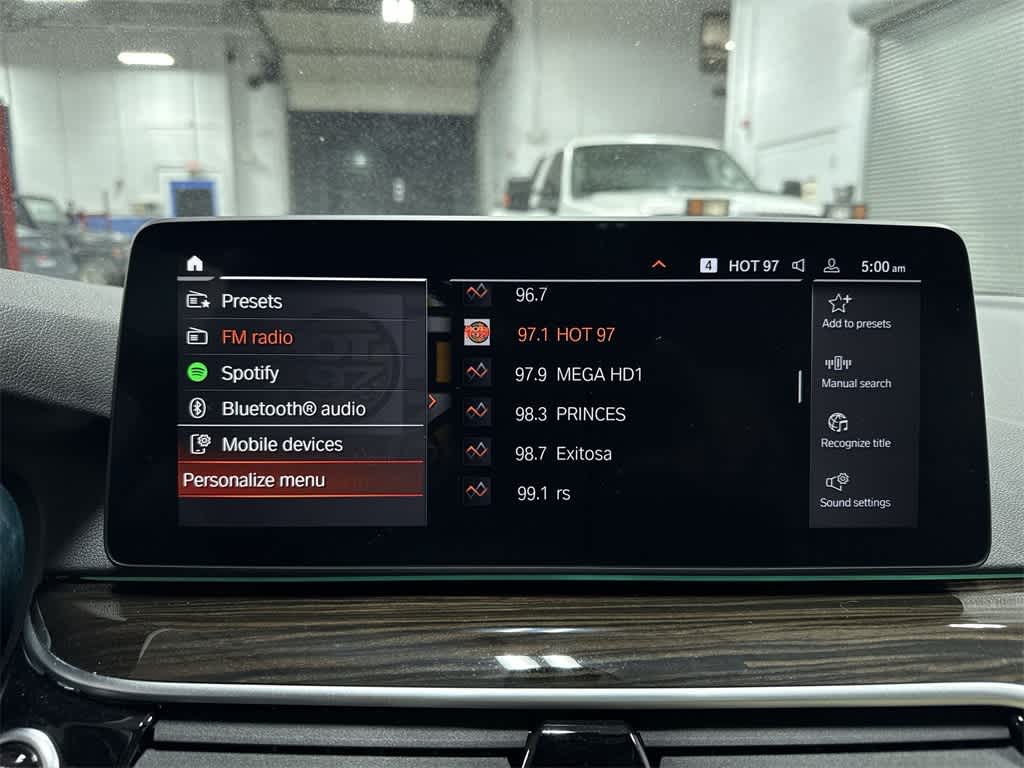Viewport: 1024px width, 768px height.
Task: Open the driver profile icon
Action: click(831, 266)
